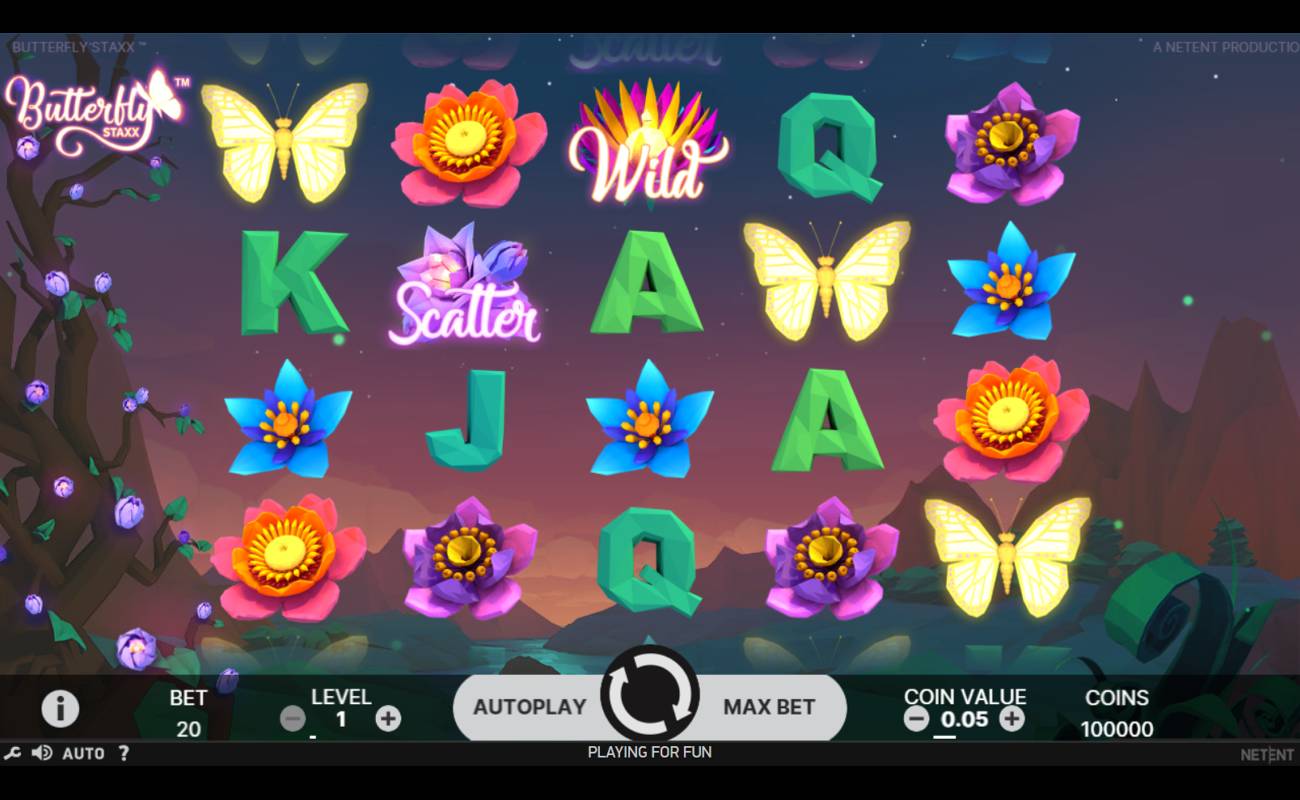
Task: Decrease the coin value with minus
Action: pos(915,719)
